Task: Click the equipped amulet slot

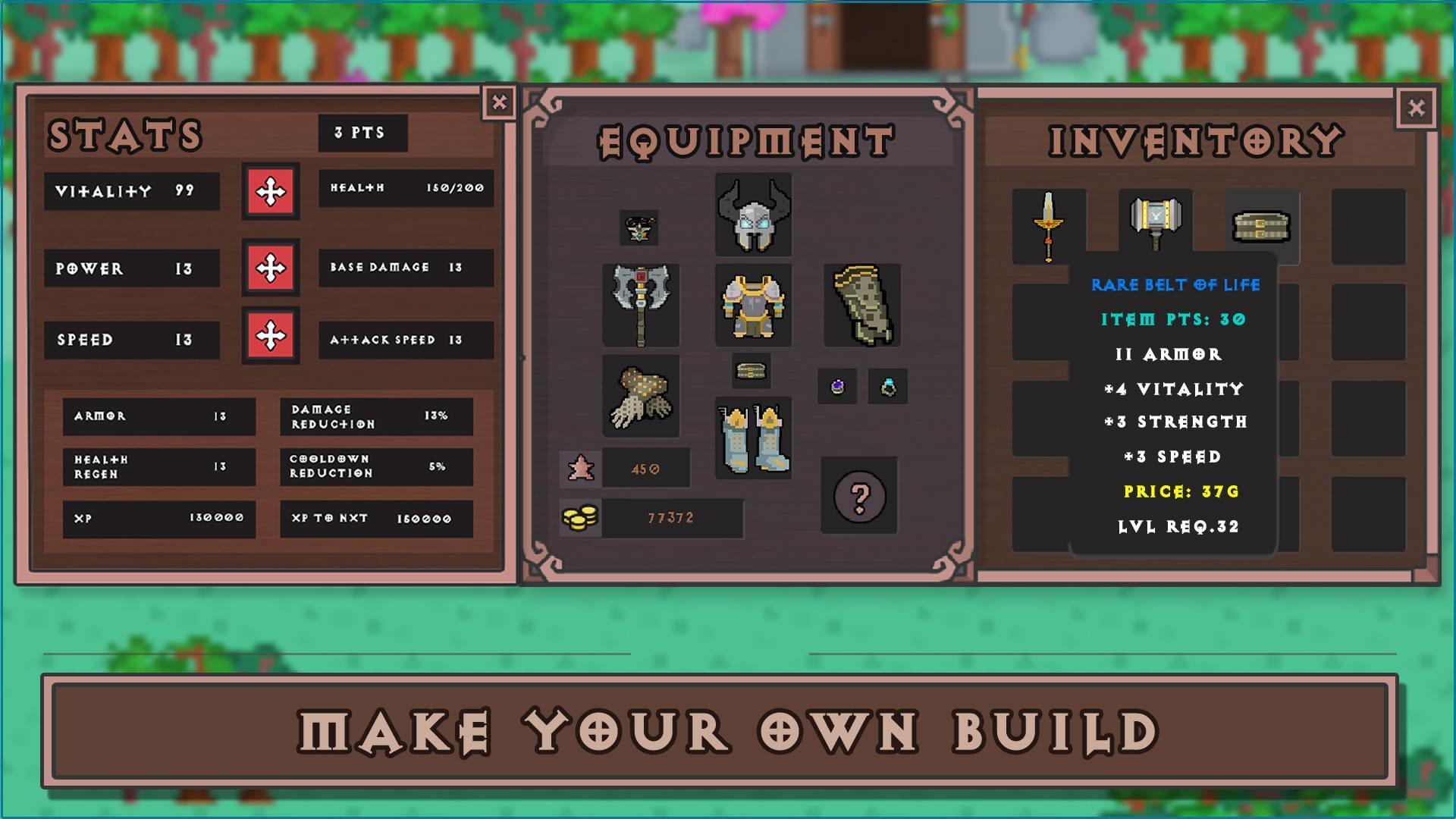Action: pyautogui.click(x=639, y=228)
